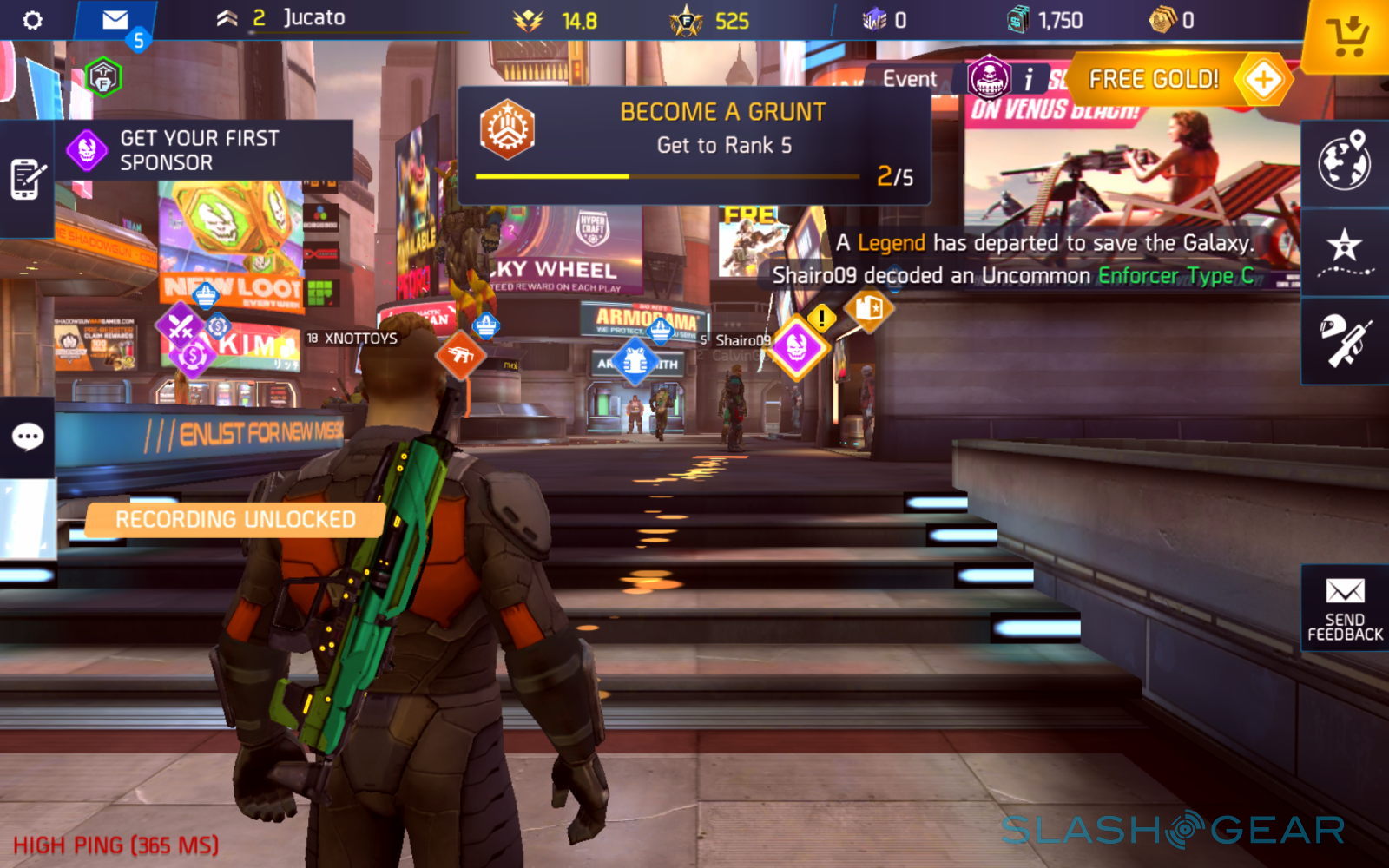Open the globe map button
The image size is (1389, 868).
(1344, 161)
